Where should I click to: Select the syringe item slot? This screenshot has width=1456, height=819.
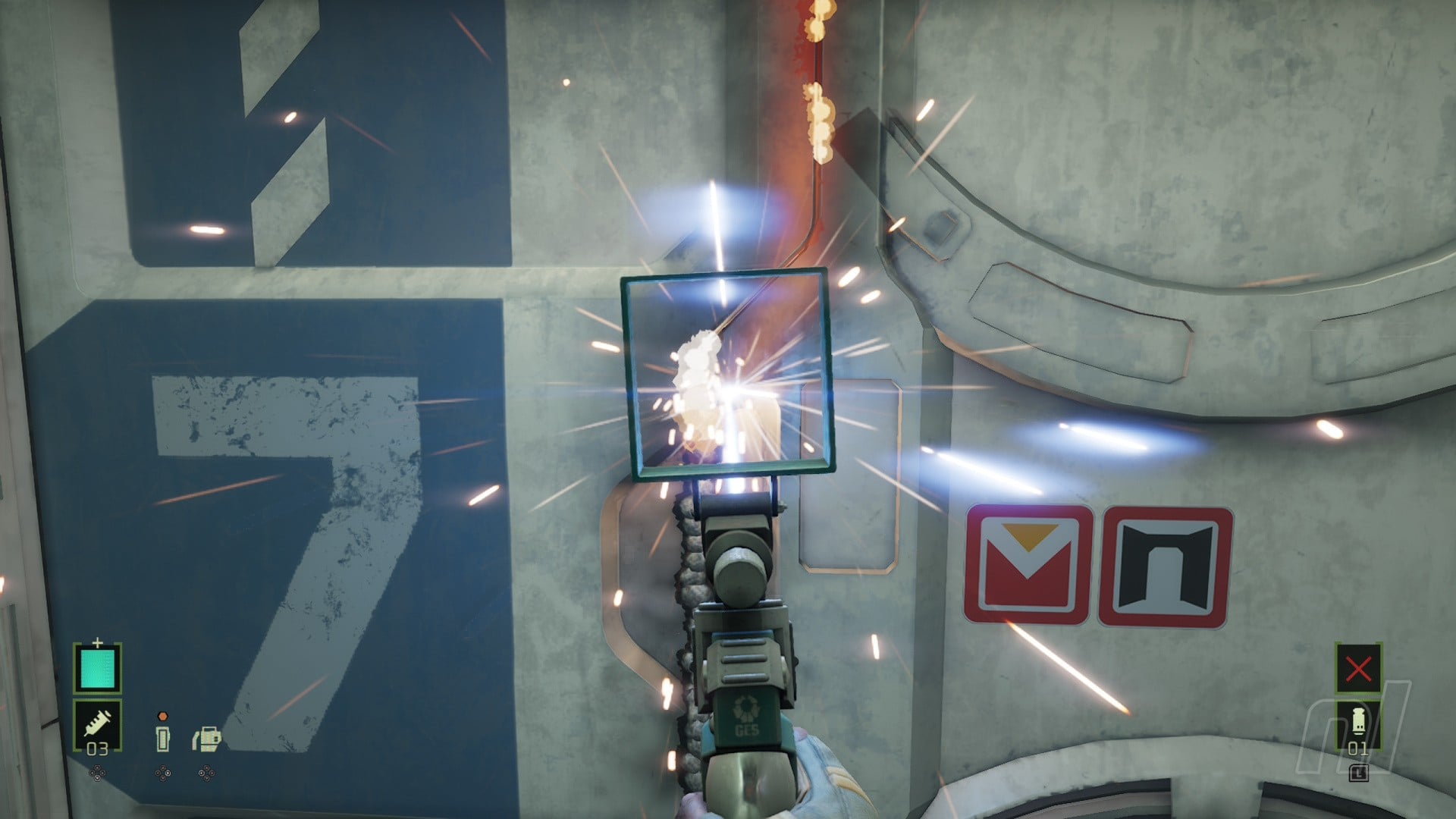pyautogui.click(x=97, y=726)
